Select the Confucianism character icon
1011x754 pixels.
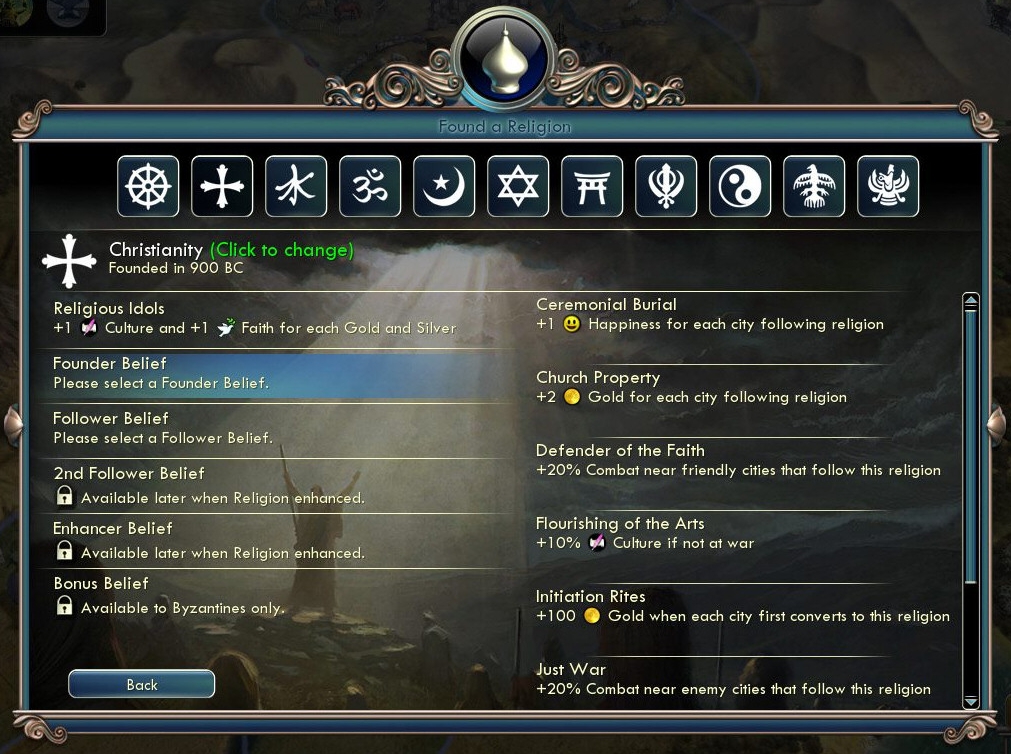(x=296, y=186)
